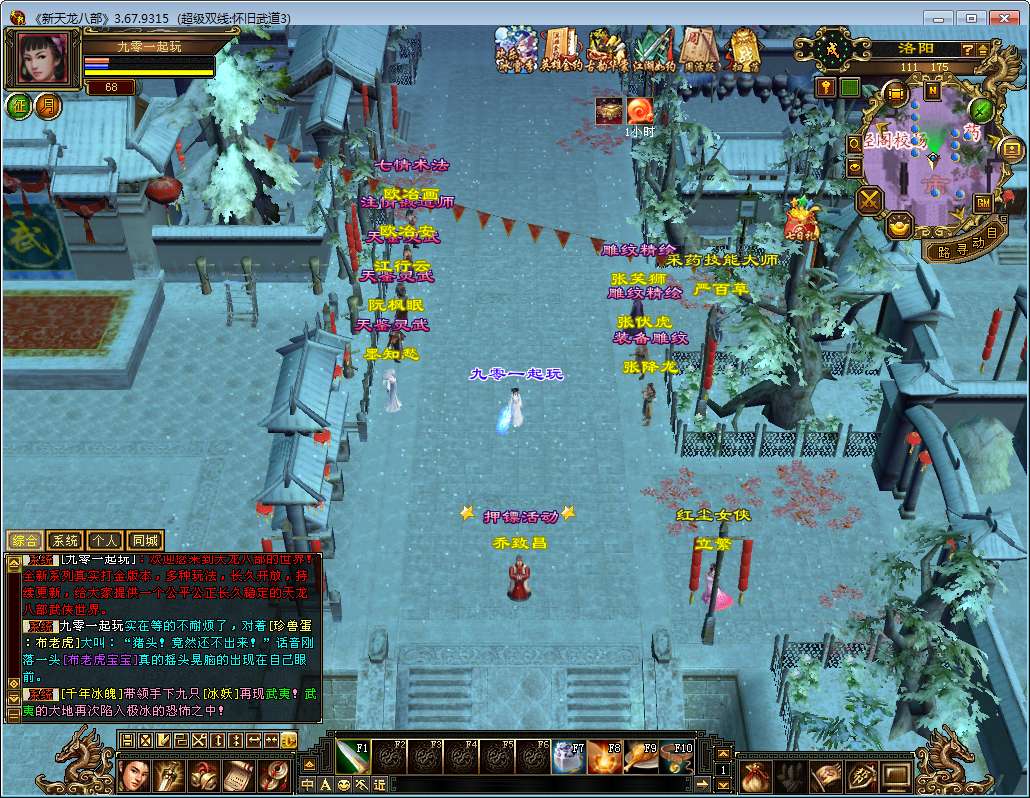
Task: Open the bag icon in bottom-right bar
Action: click(x=757, y=775)
